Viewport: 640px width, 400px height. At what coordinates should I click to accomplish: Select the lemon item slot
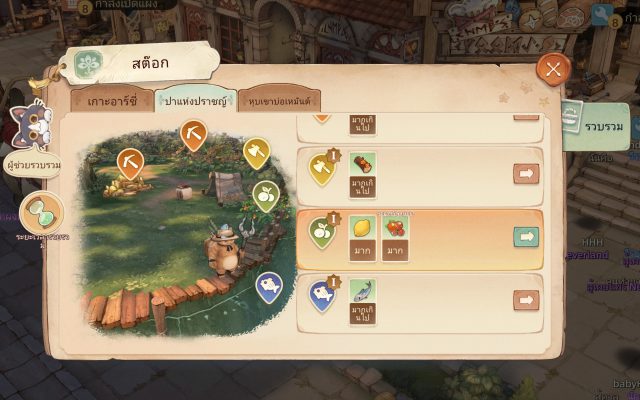[x=362, y=228]
